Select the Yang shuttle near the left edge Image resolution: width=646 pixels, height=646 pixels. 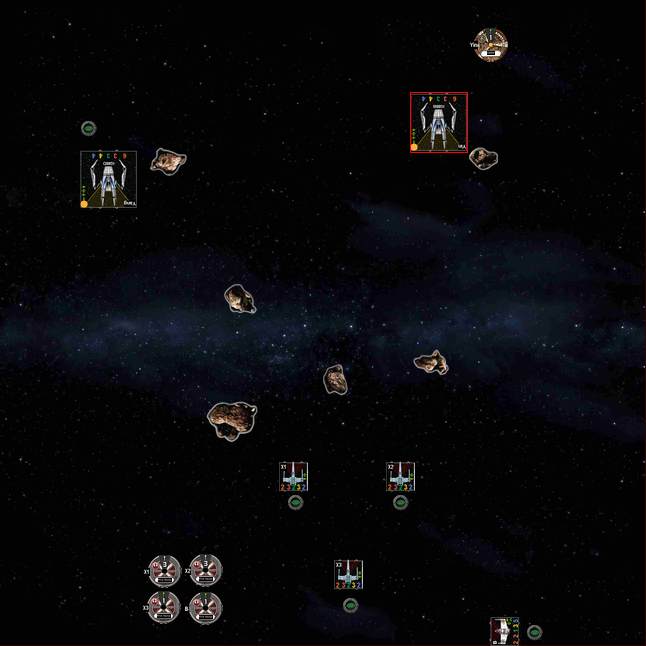coord(108,179)
